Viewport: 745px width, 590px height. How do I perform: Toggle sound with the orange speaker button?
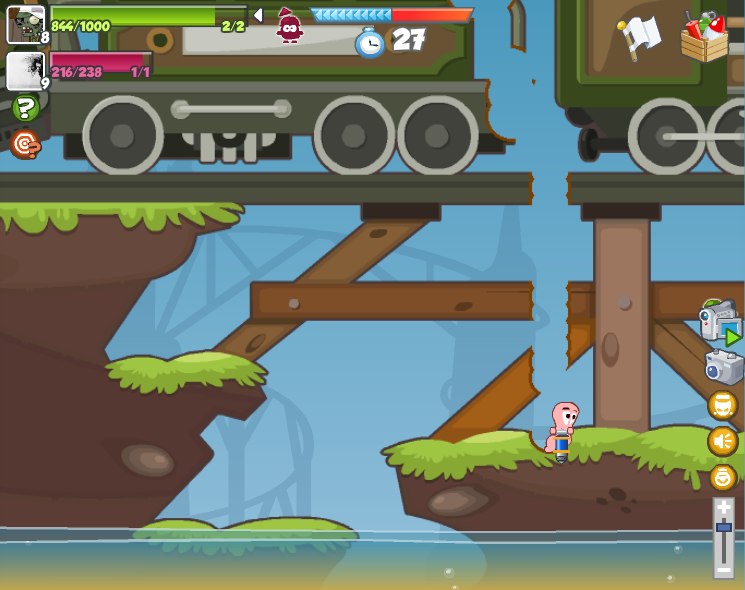click(723, 441)
